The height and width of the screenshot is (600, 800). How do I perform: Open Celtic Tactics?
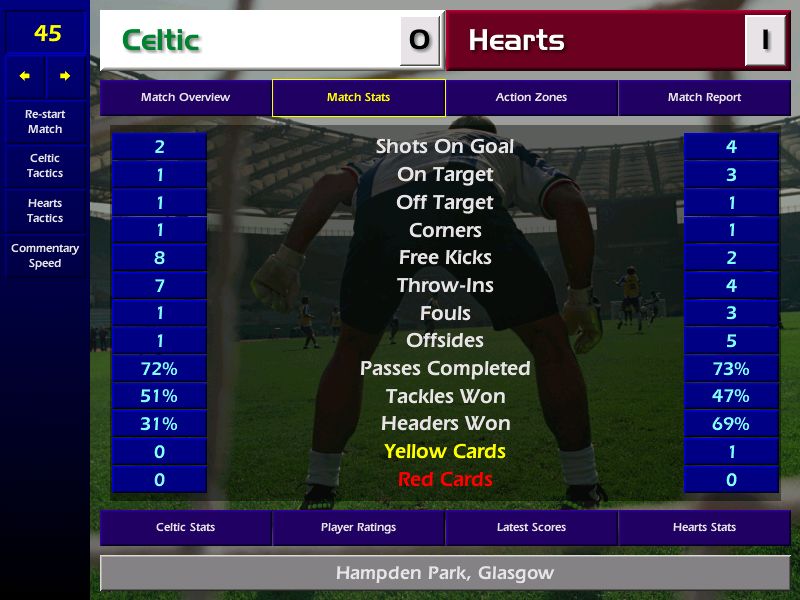tap(45, 166)
